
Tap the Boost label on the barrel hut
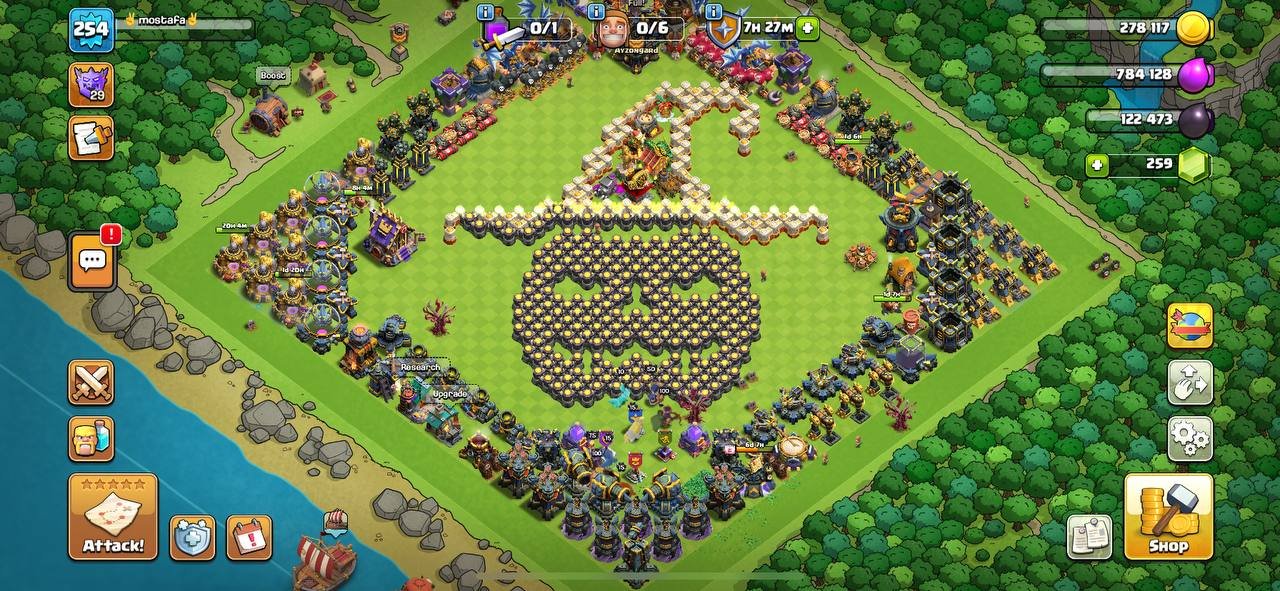click(x=273, y=76)
